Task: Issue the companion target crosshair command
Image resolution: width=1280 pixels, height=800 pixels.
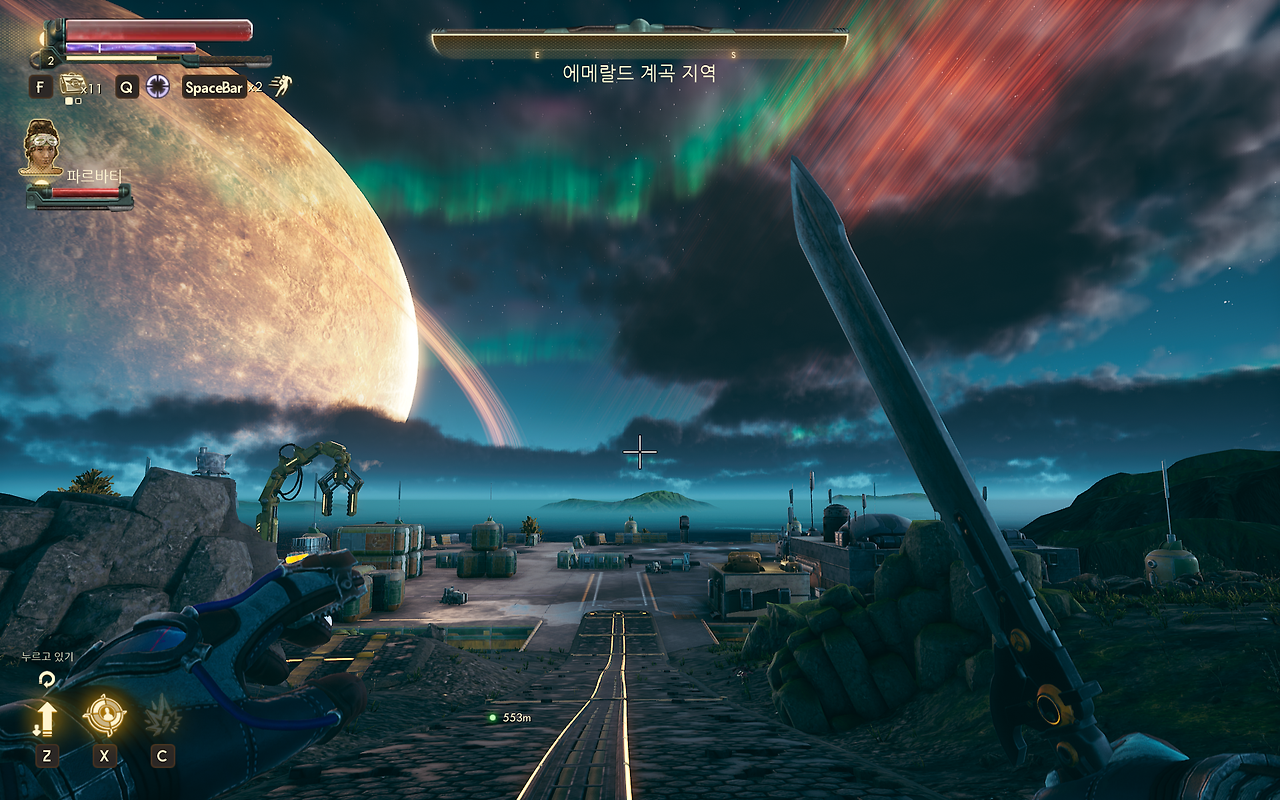Action: click(x=104, y=715)
